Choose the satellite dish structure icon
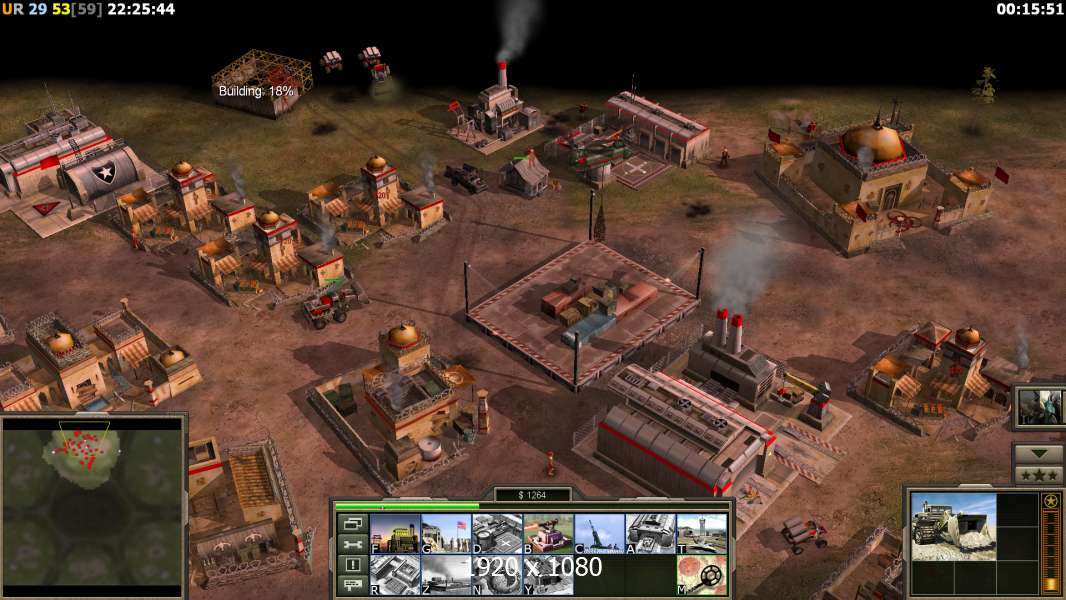Viewport: 1066px width, 600px height. click(x=497, y=575)
